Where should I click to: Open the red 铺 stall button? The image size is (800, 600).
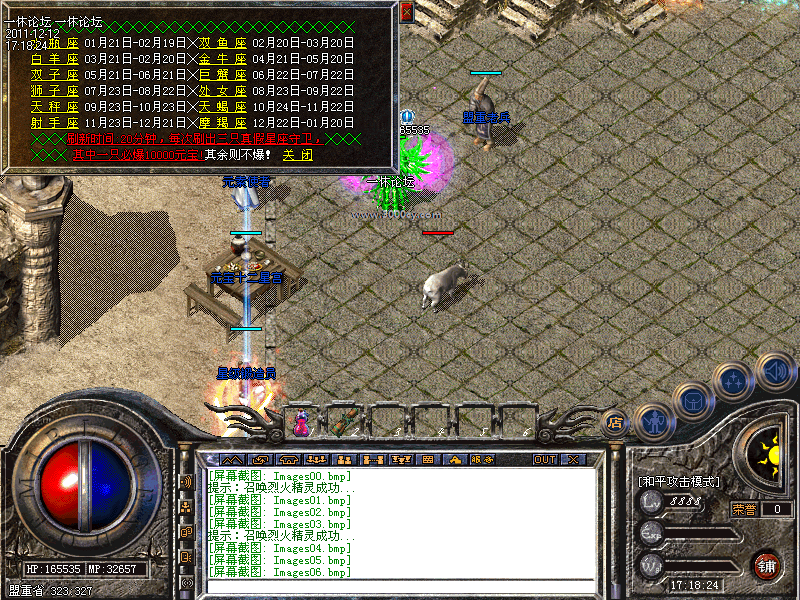click(767, 566)
